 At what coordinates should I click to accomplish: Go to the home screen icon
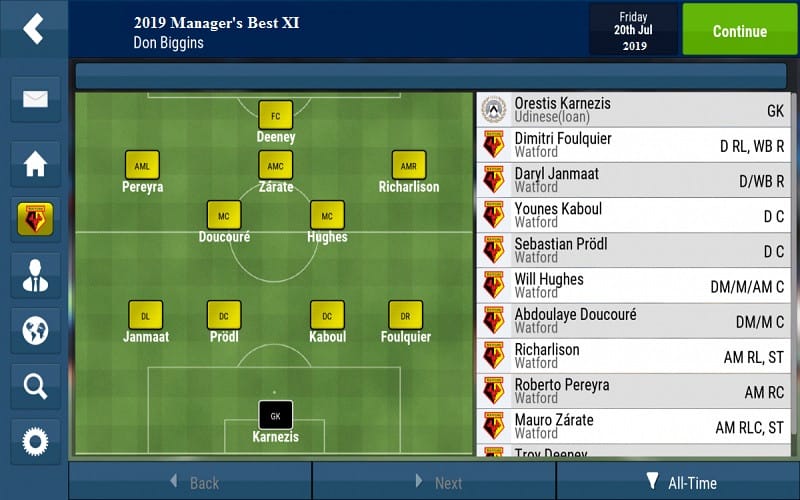tap(35, 164)
